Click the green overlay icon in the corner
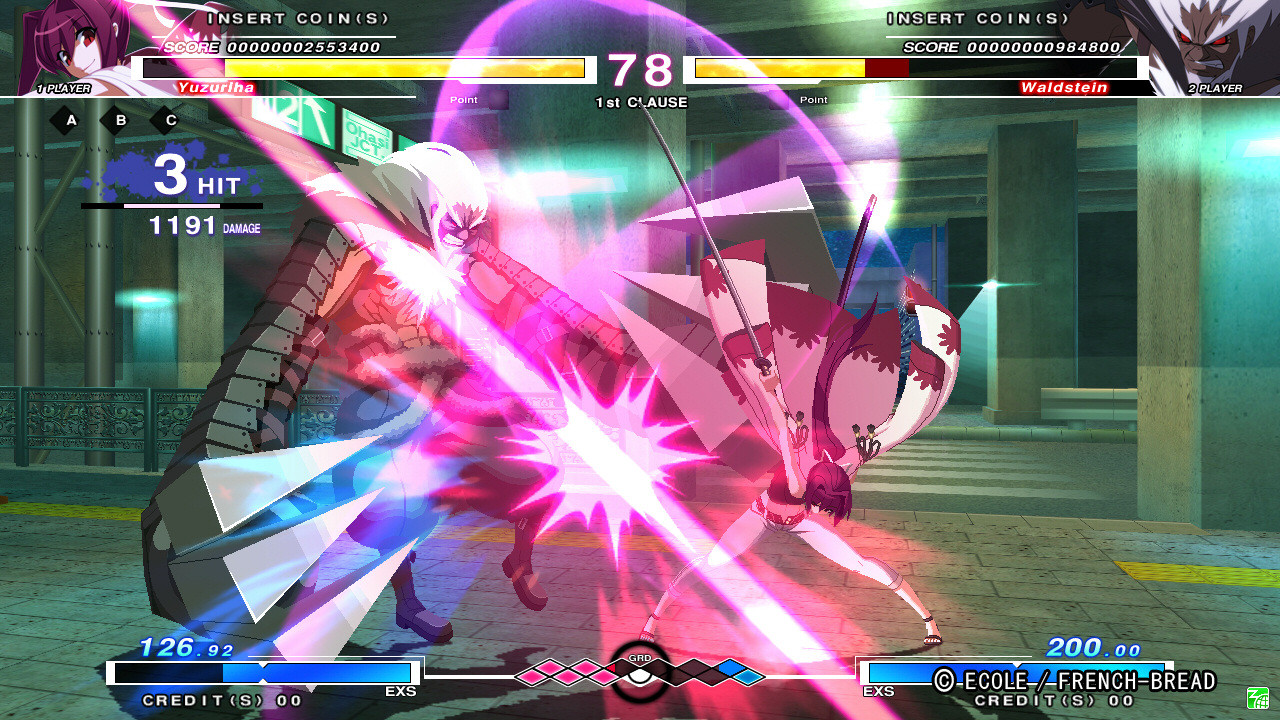This screenshot has height=720, width=1280. 1257,697
